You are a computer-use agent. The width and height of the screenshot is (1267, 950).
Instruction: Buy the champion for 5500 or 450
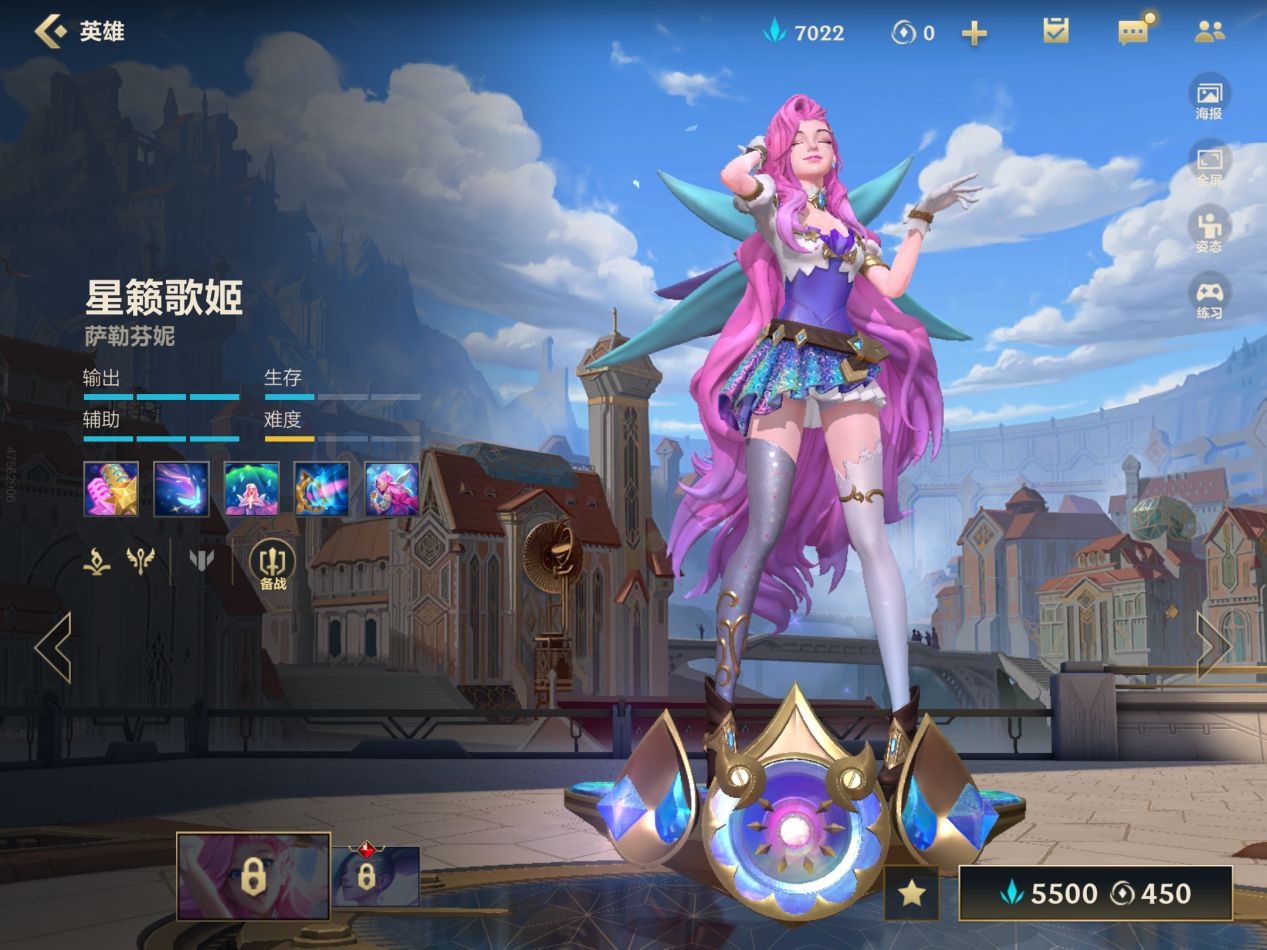coord(1096,893)
